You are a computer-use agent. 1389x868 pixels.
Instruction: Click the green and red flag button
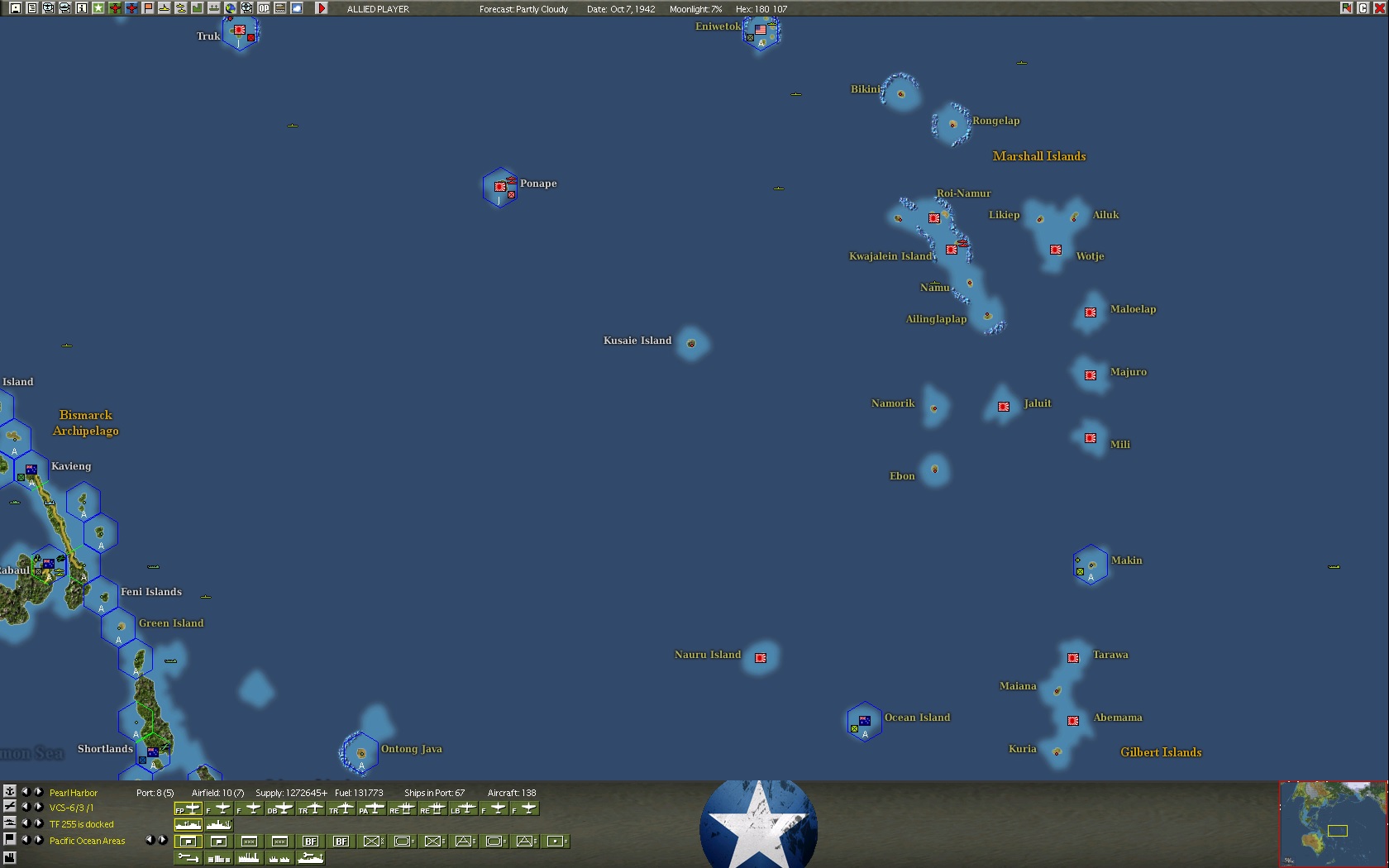pyautogui.click(x=1346, y=8)
